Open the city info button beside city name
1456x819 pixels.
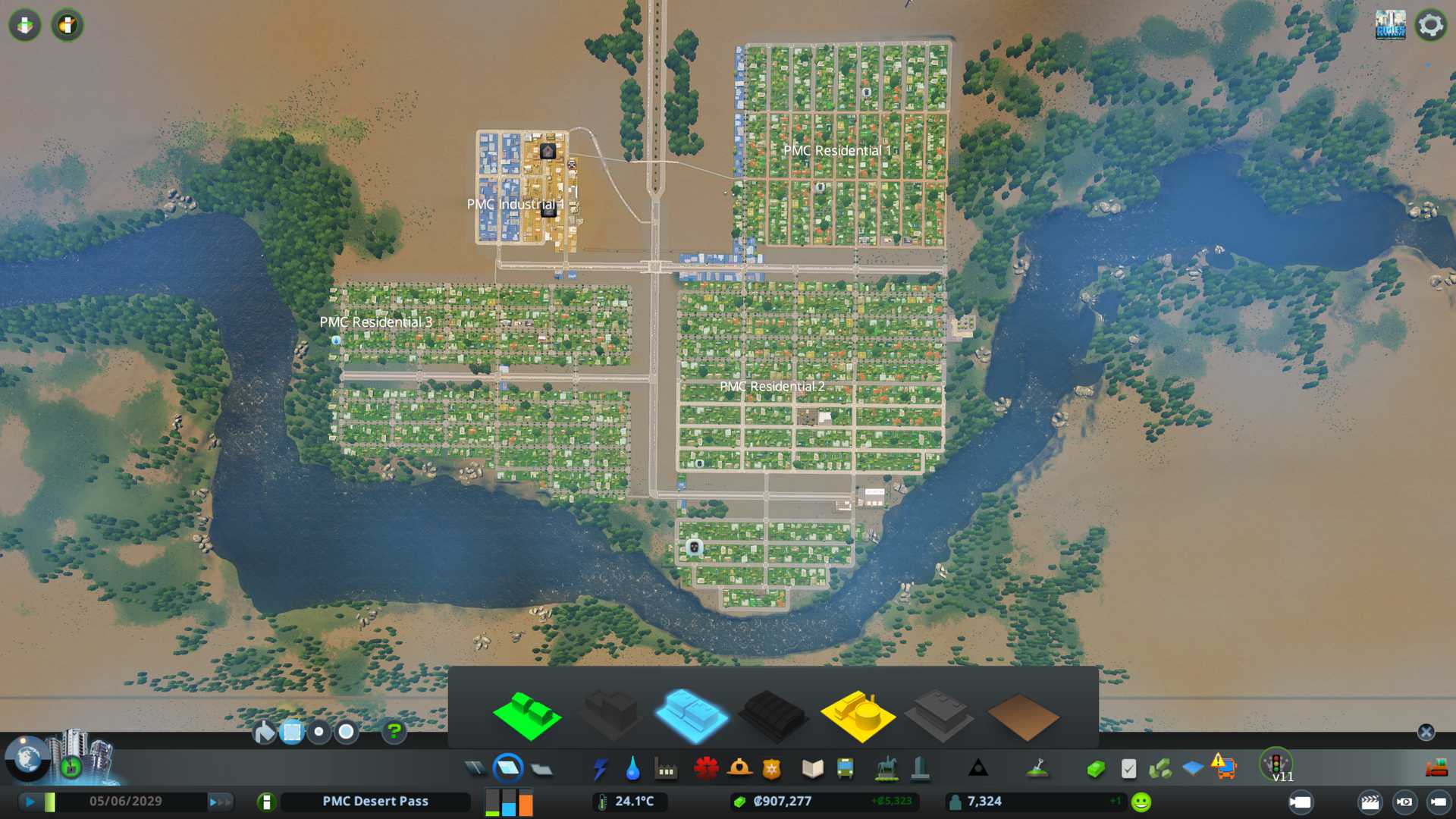[266, 802]
